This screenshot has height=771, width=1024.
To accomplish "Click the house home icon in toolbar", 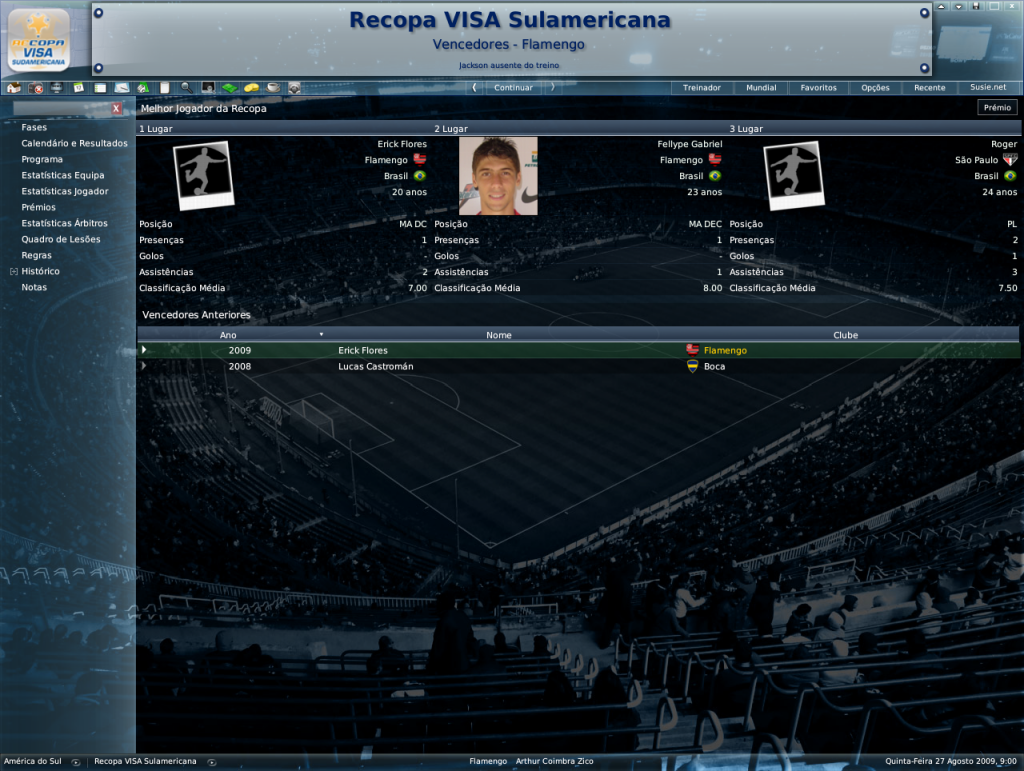I will pos(13,88).
